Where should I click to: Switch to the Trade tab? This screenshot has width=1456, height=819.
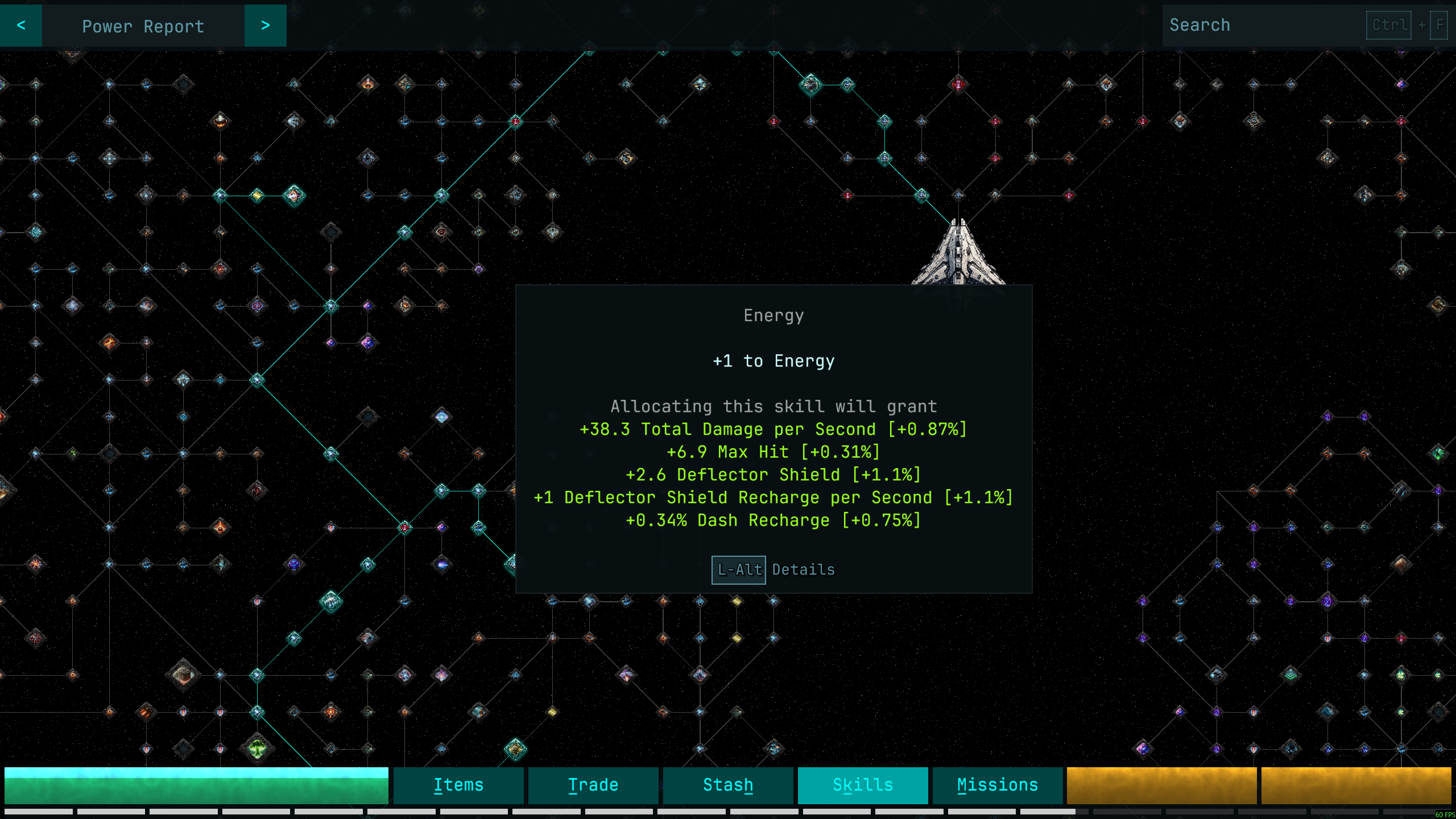(x=593, y=785)
